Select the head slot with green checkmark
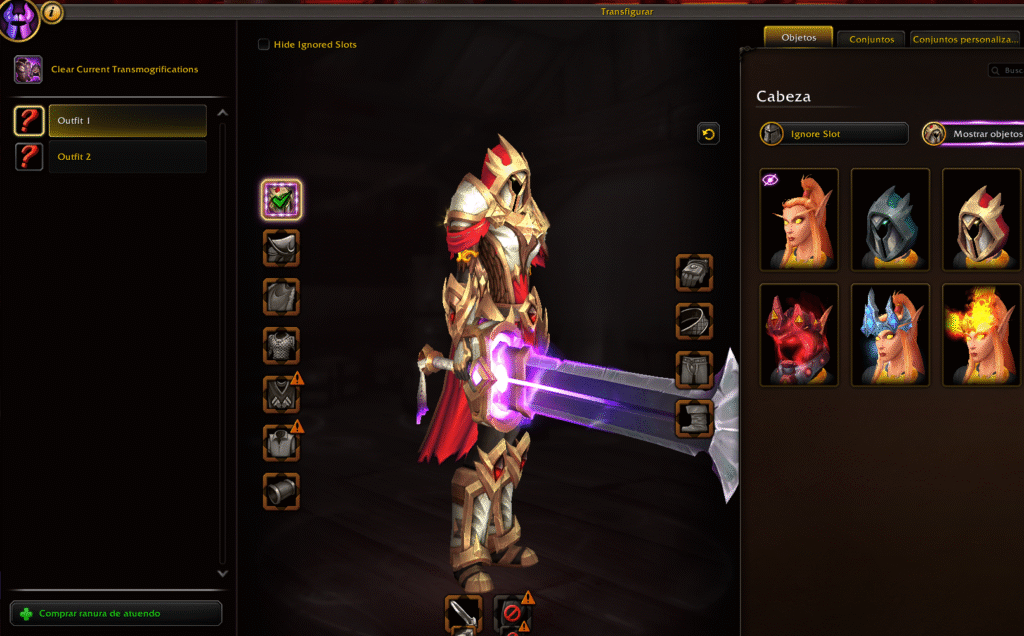The width and height of the screenshot is (1024, 636). coord(282,200)
